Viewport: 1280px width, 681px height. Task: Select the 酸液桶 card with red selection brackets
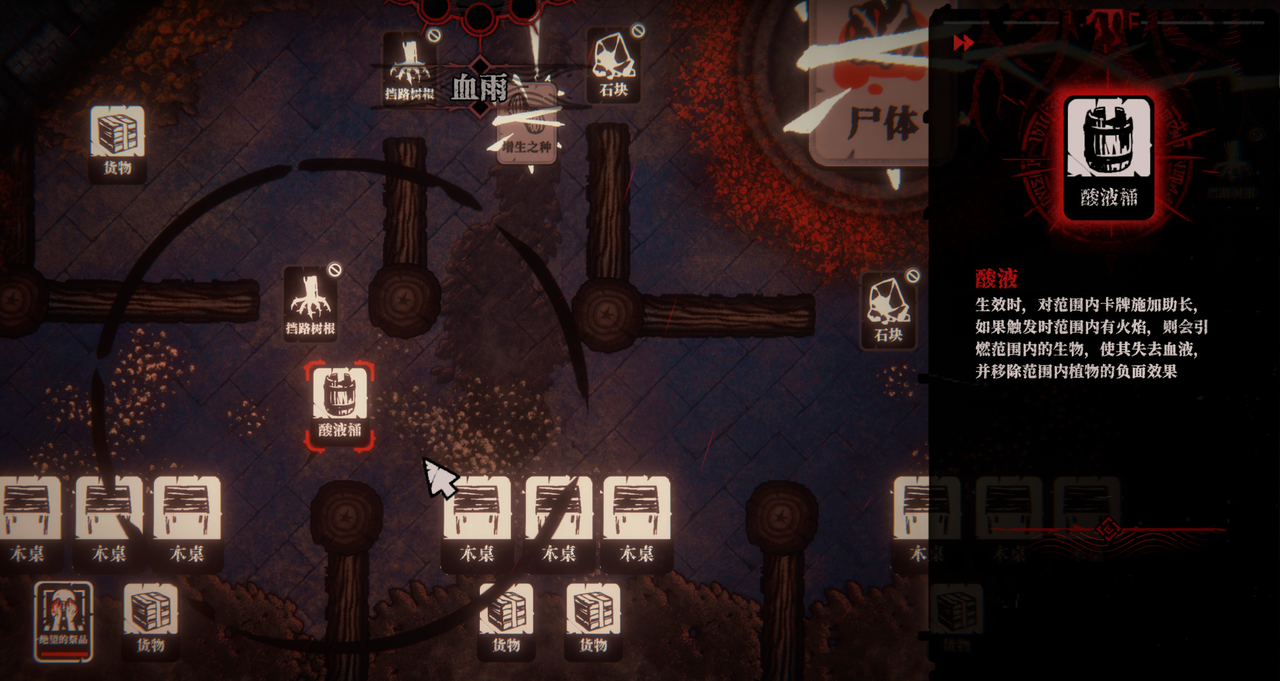pyautogui.click(x=340, y=404)
